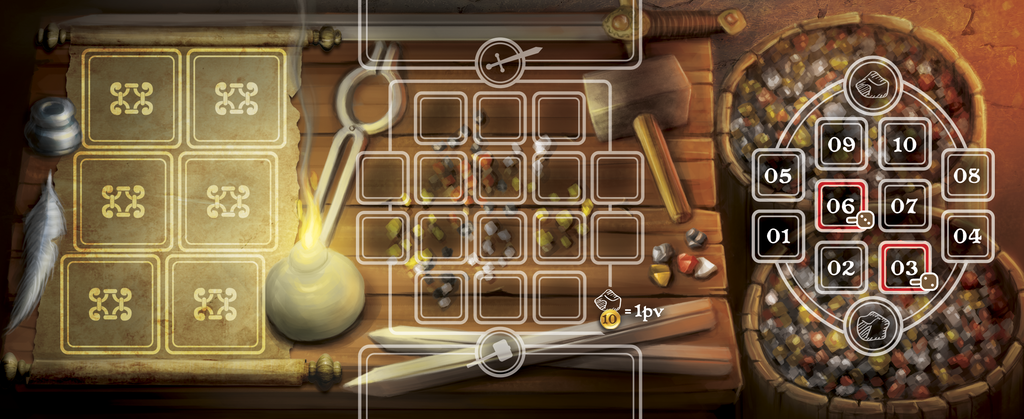Image resolution: width=1024 pixels, height=419 pixels.
Task: Pick the red-bordered 03 tile
Action: pos(905,268)
